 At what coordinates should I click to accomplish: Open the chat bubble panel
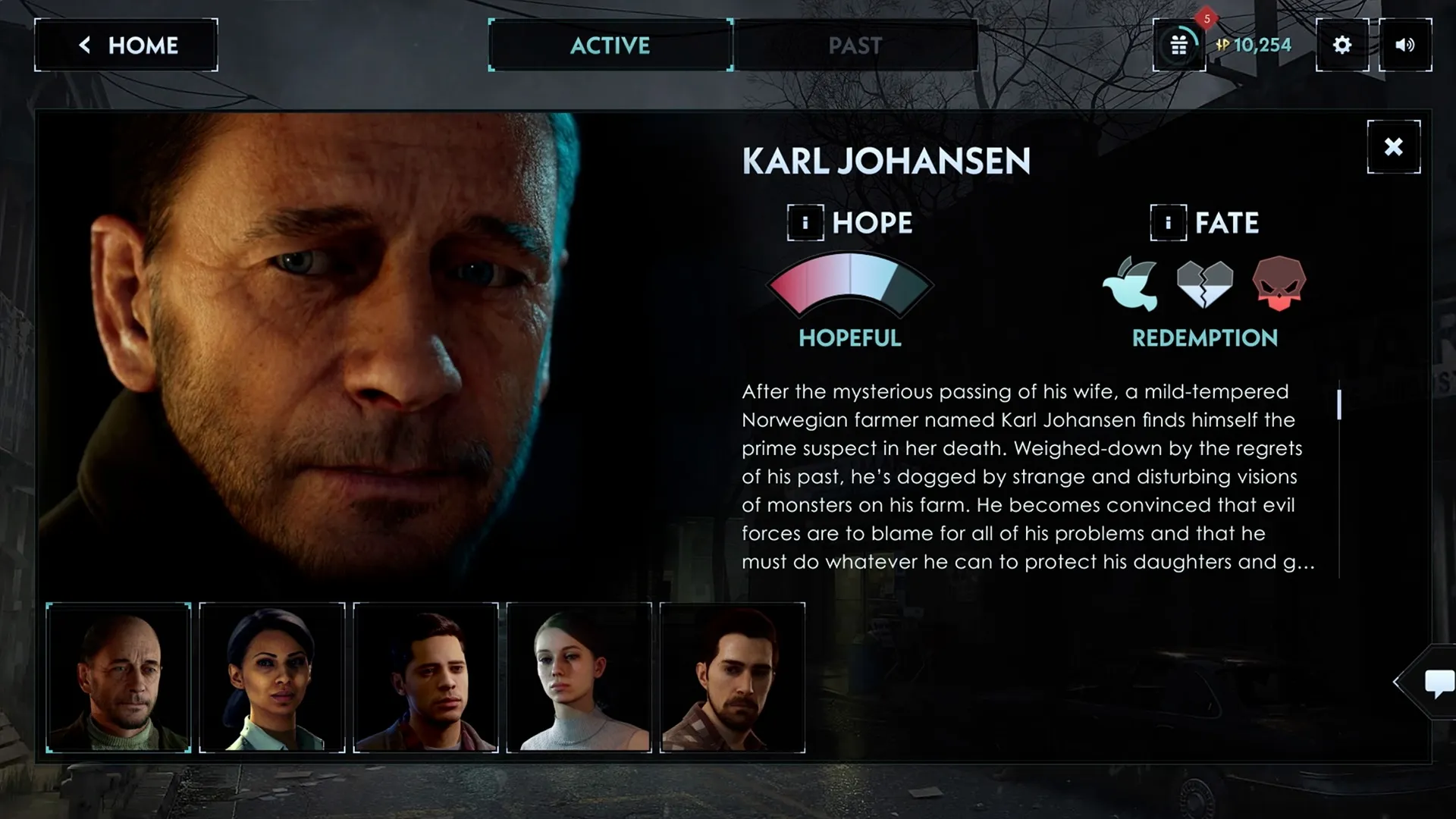1438,682
